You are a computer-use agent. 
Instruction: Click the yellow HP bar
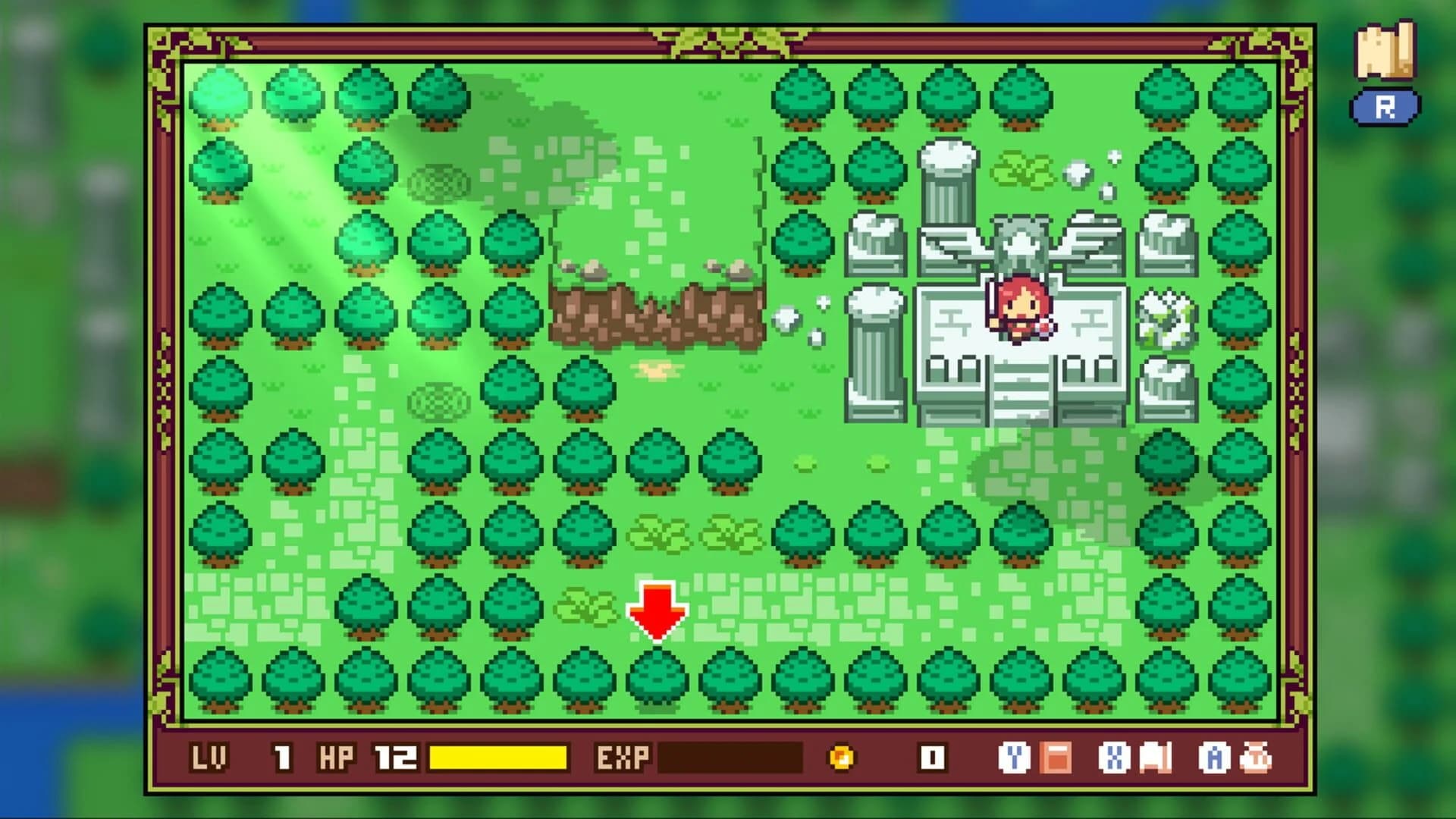(497, 758)
